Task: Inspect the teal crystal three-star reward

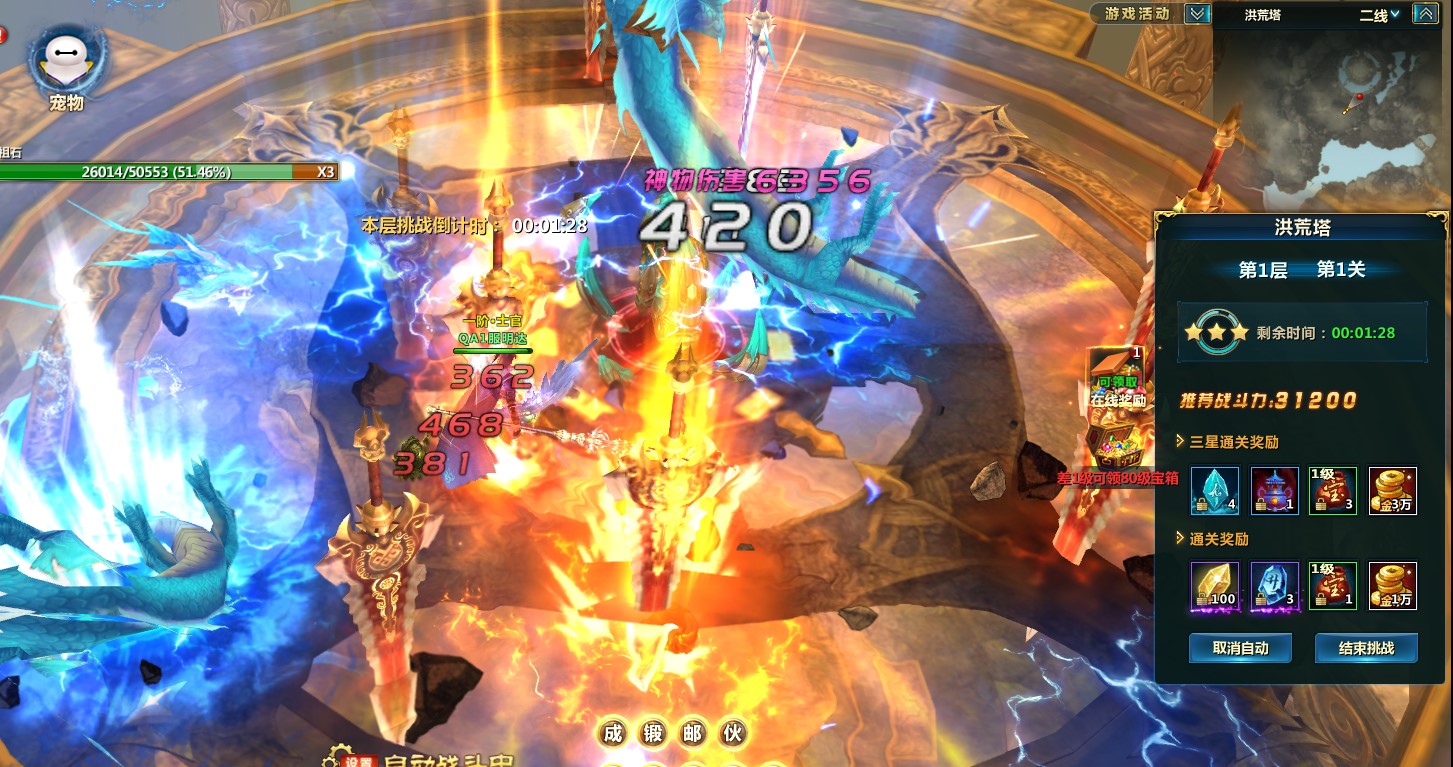Action: click(x=1215, y=492)
